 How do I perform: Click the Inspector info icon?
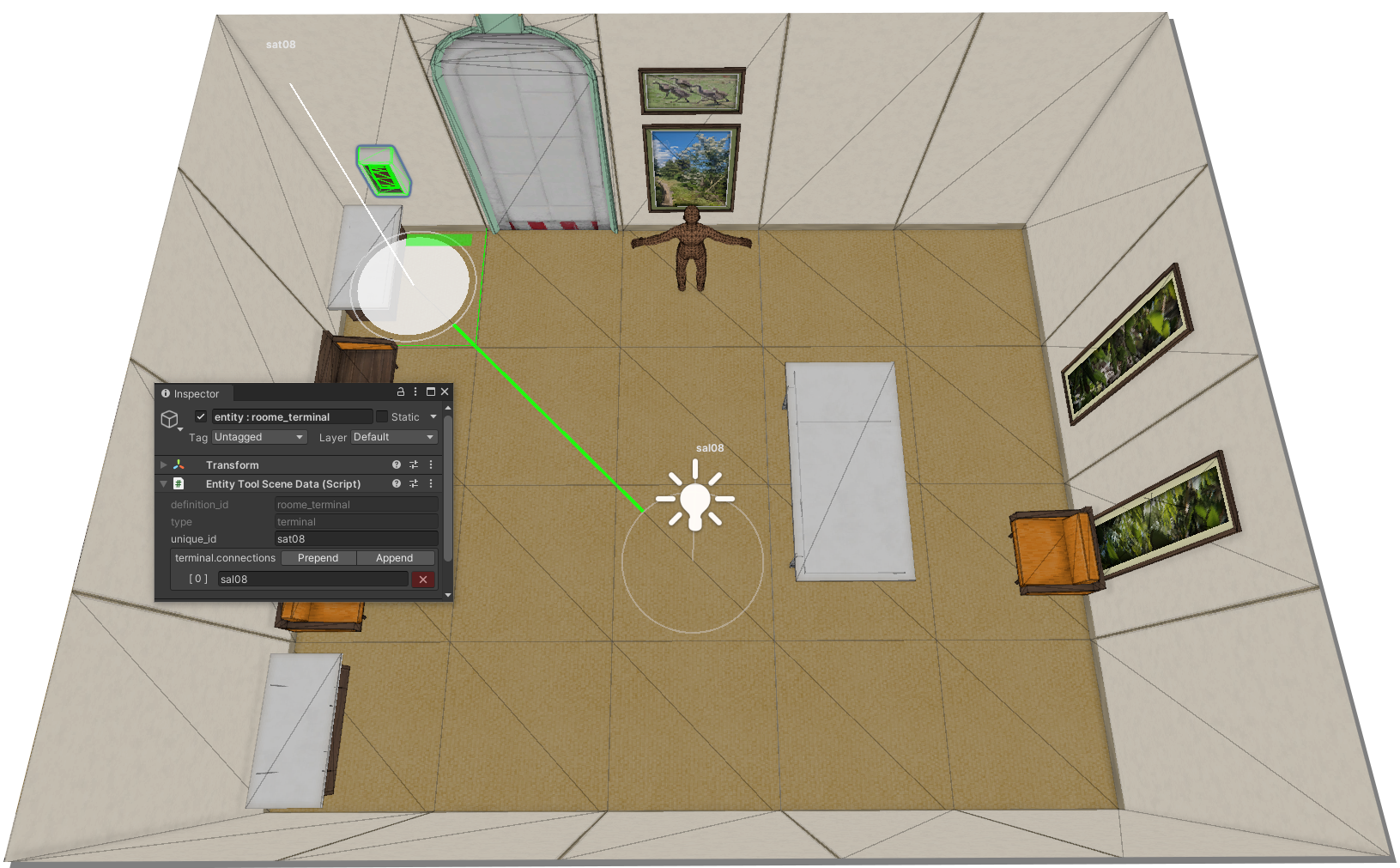pos(165,393)
